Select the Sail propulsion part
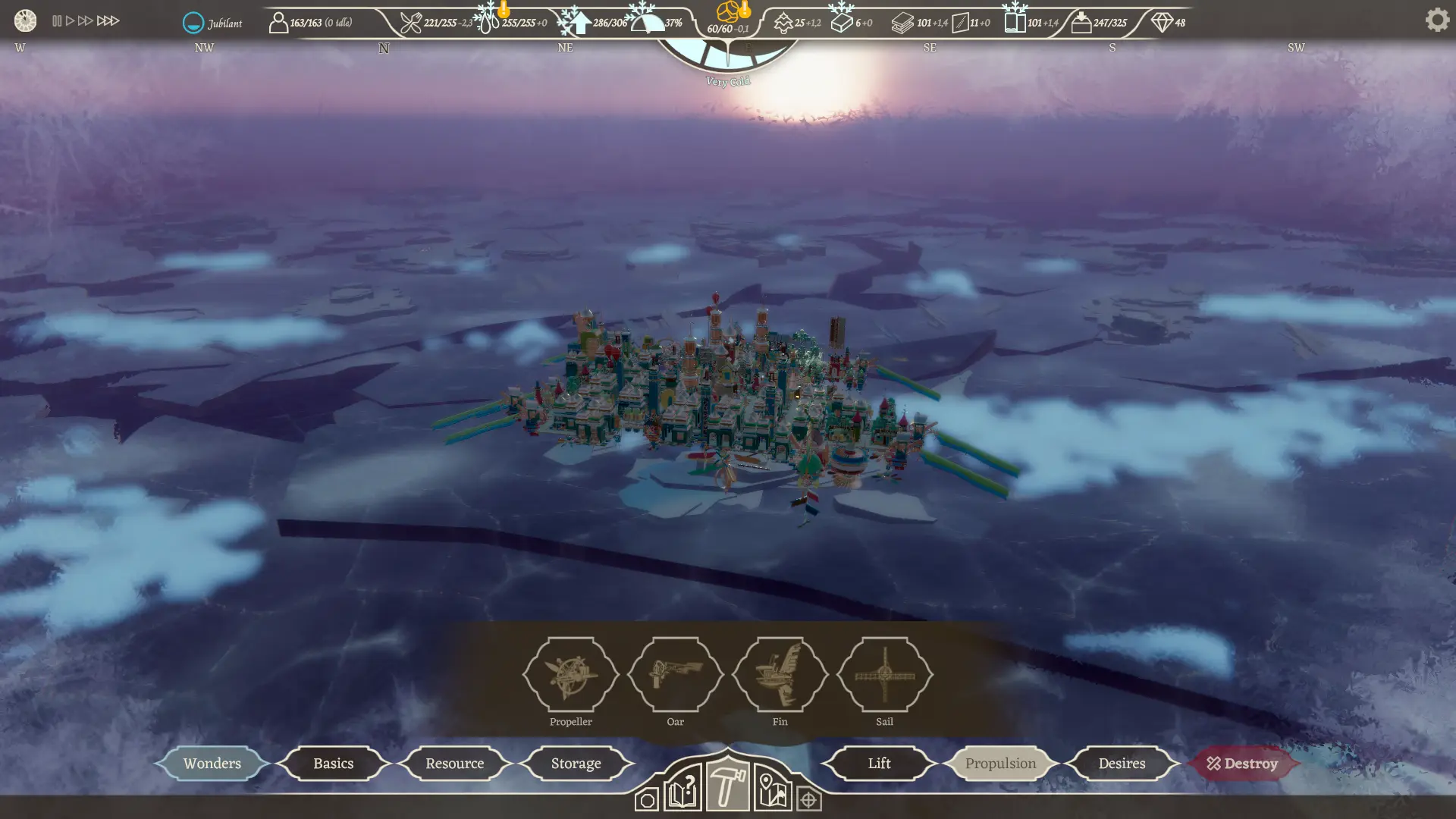This screenshot has width=1456, height=819. (884, 674)
